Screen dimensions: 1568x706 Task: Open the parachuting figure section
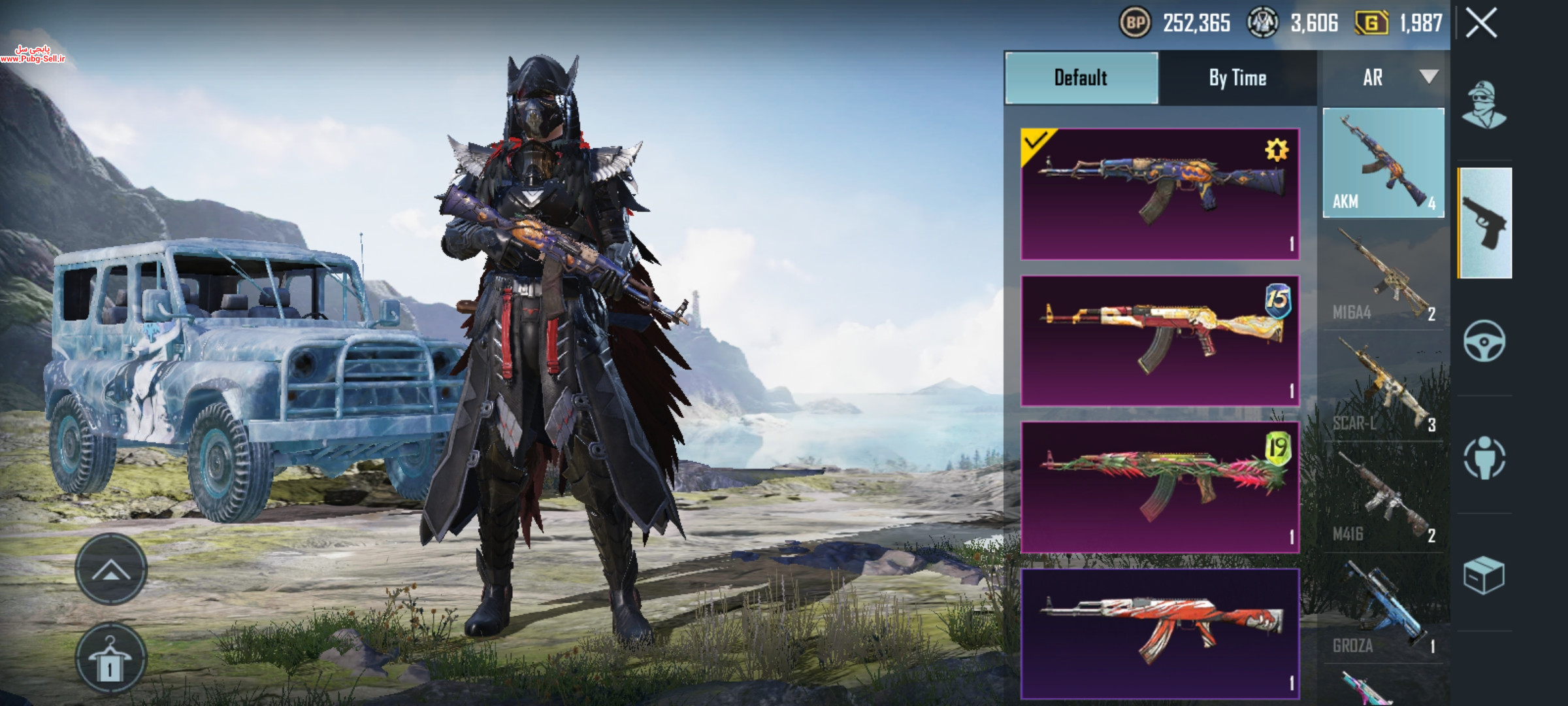tap(1484, 458)
